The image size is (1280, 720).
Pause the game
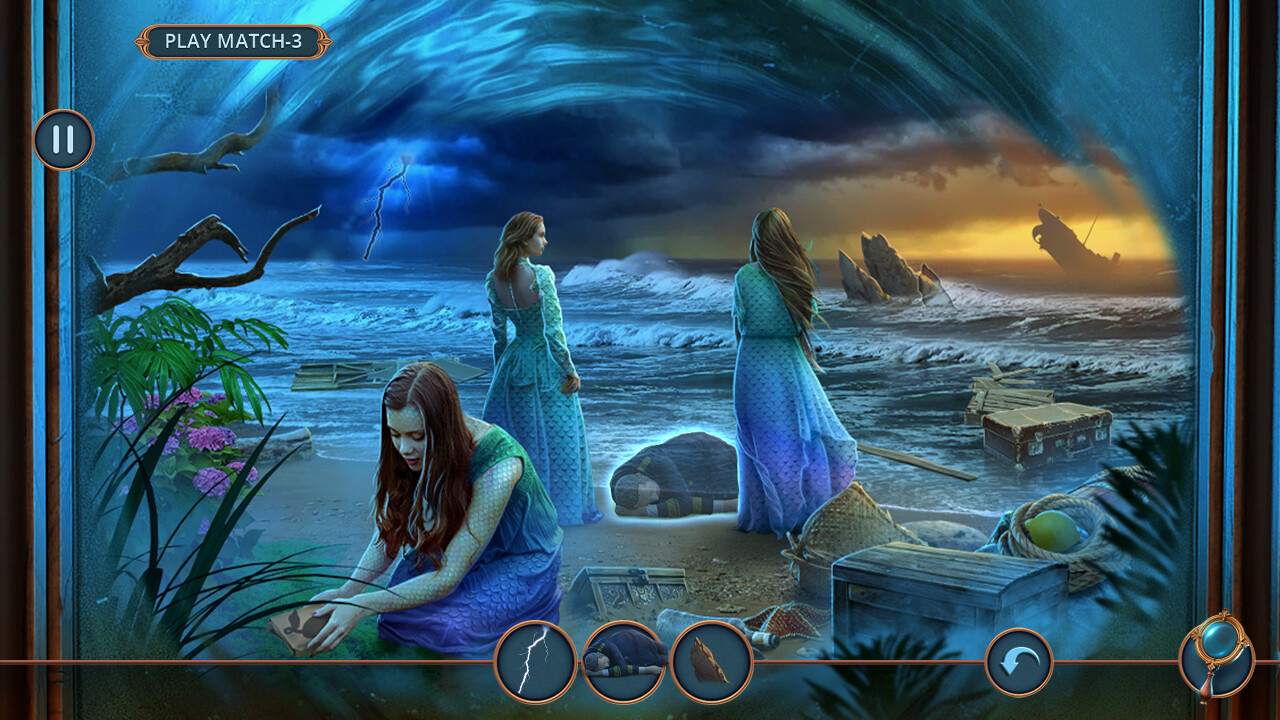click(x=63, y=139)
